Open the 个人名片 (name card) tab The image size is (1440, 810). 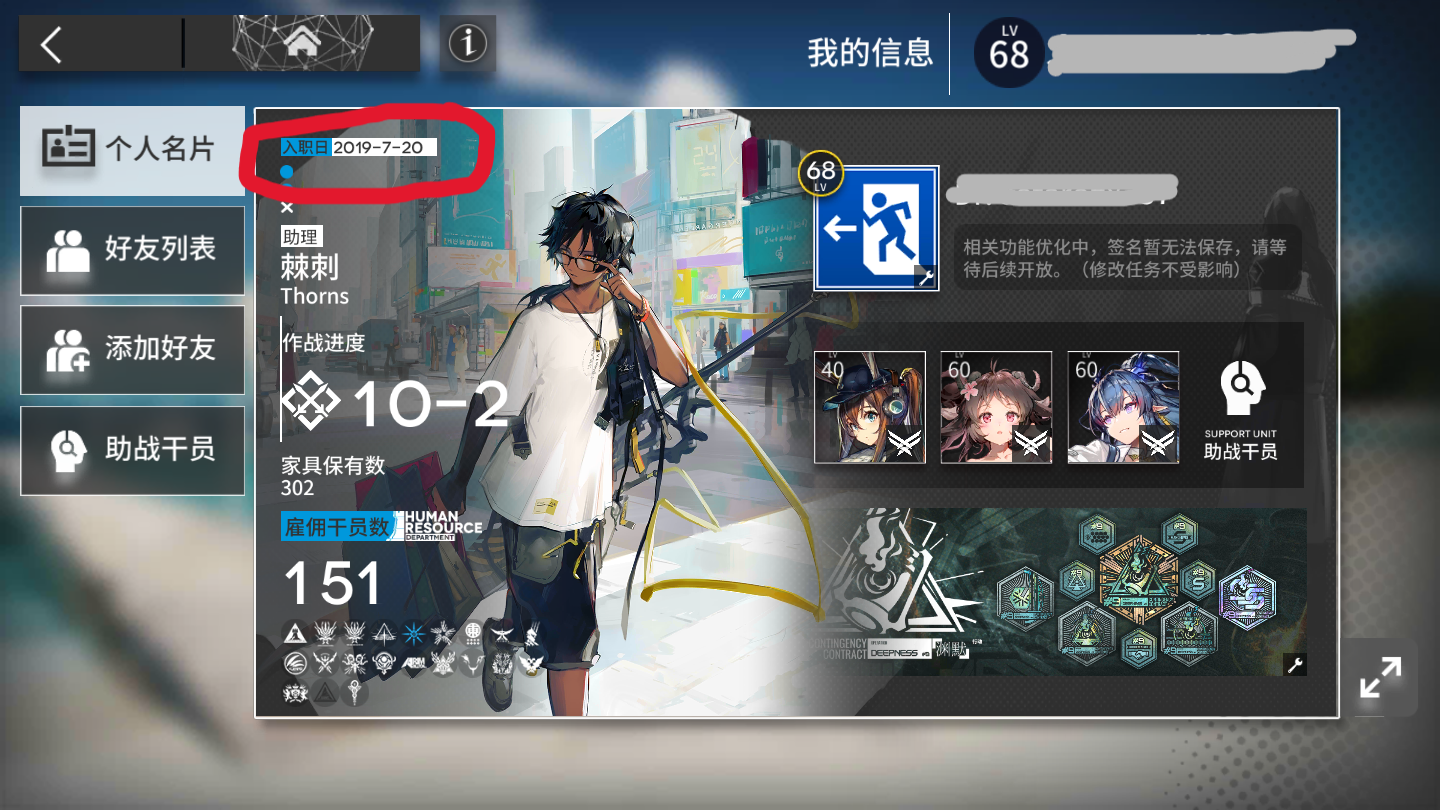point(132,150)
